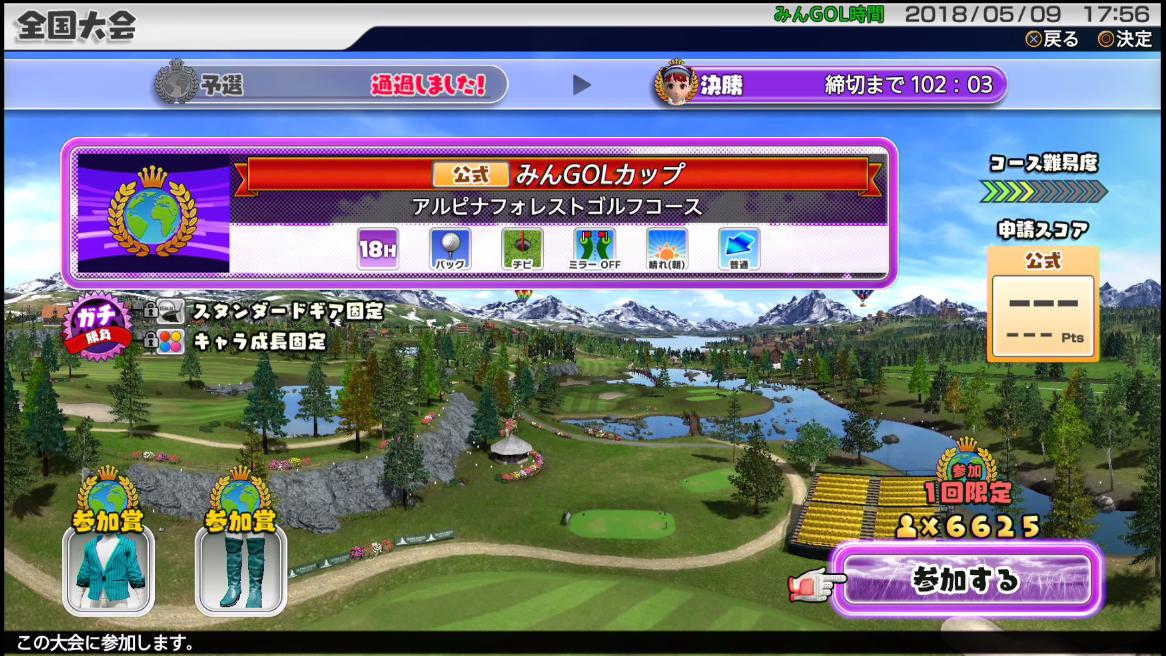Open the みんGOLカップ tournament banner

(x=558, y=174)
